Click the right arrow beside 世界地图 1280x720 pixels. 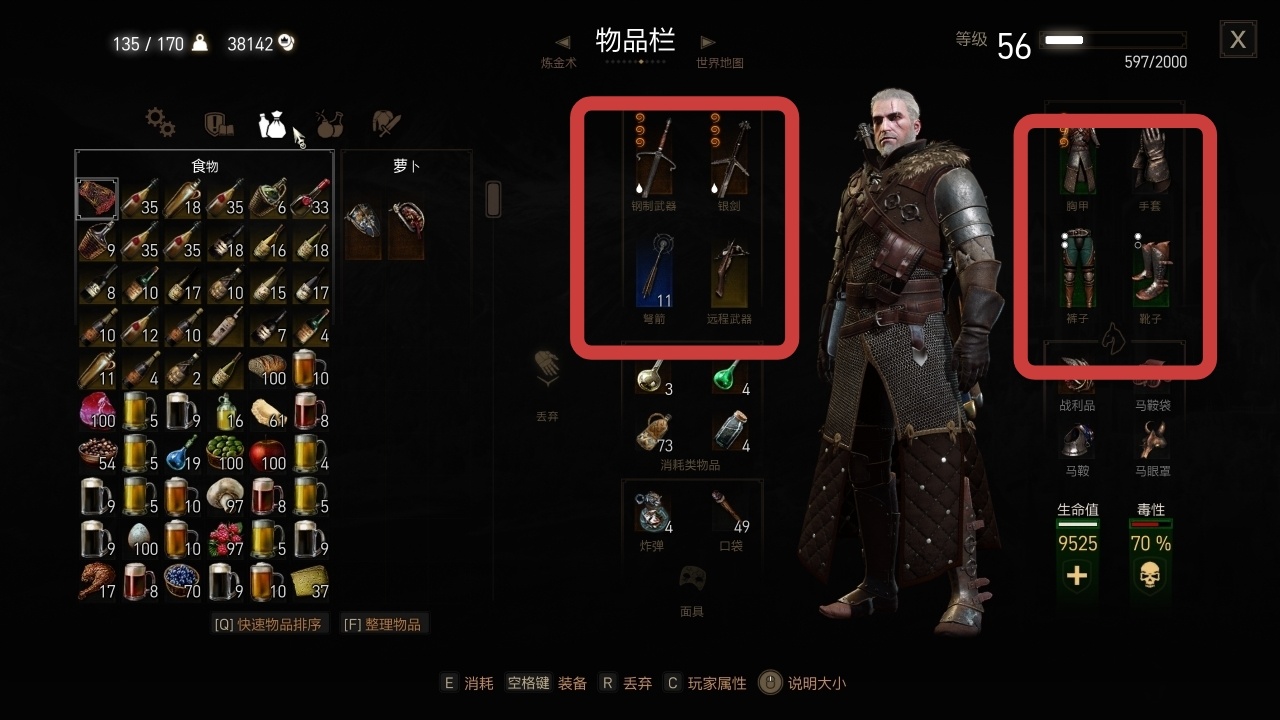pos(707,43)
